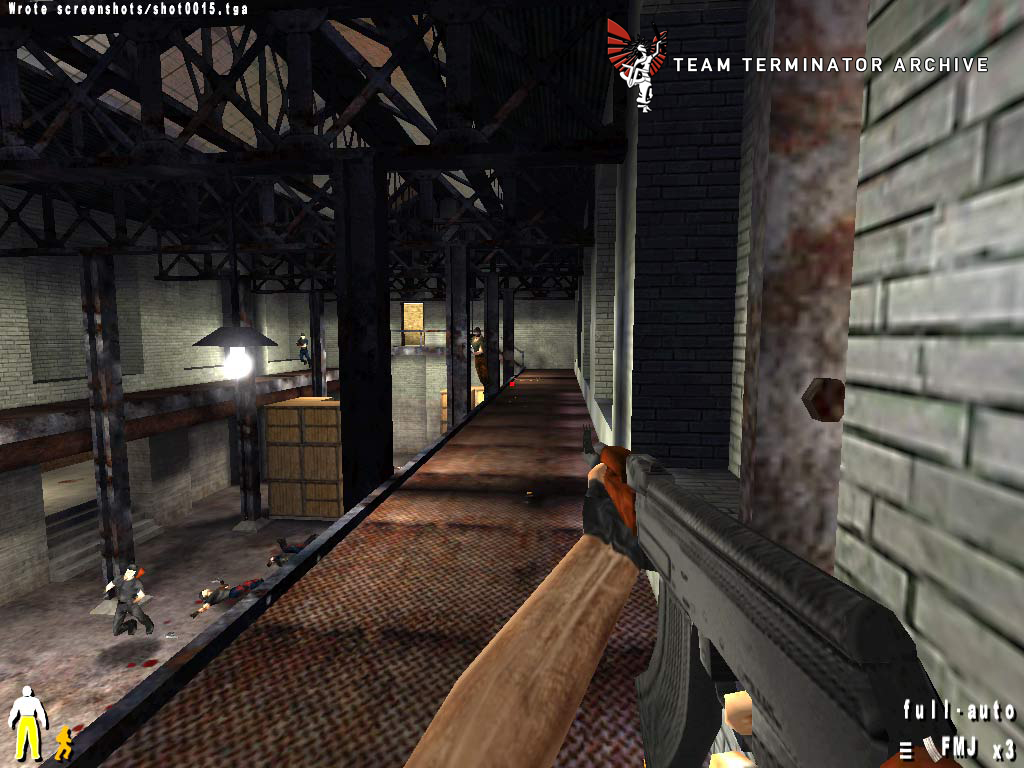
Task: Toggle the full-auto fire mode label
Action: (x=958, y=711)
